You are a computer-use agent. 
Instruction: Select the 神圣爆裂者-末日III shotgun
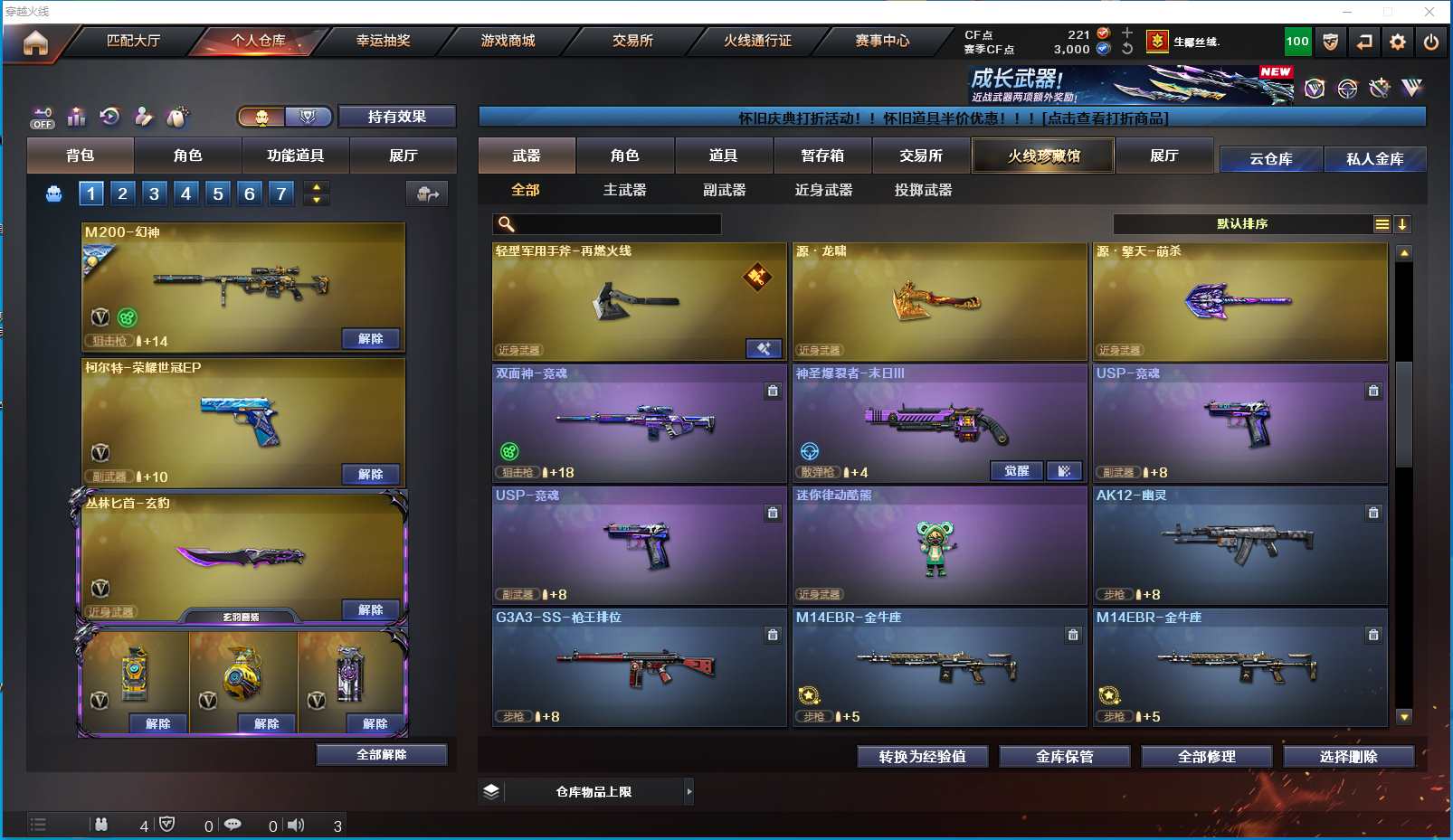pyautogui.click(x=939, y=421)
